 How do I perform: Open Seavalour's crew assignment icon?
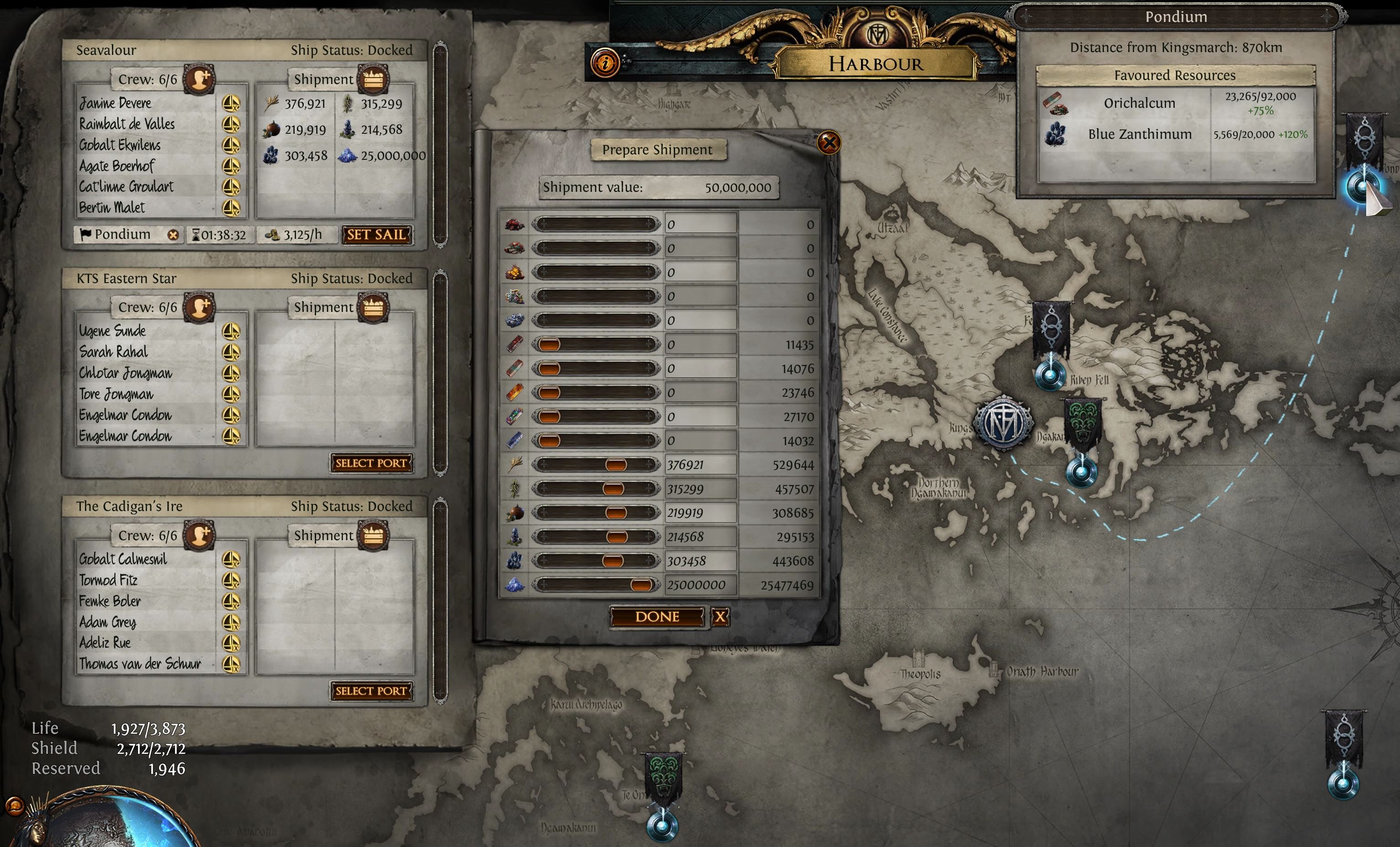[x=199, y=79]
